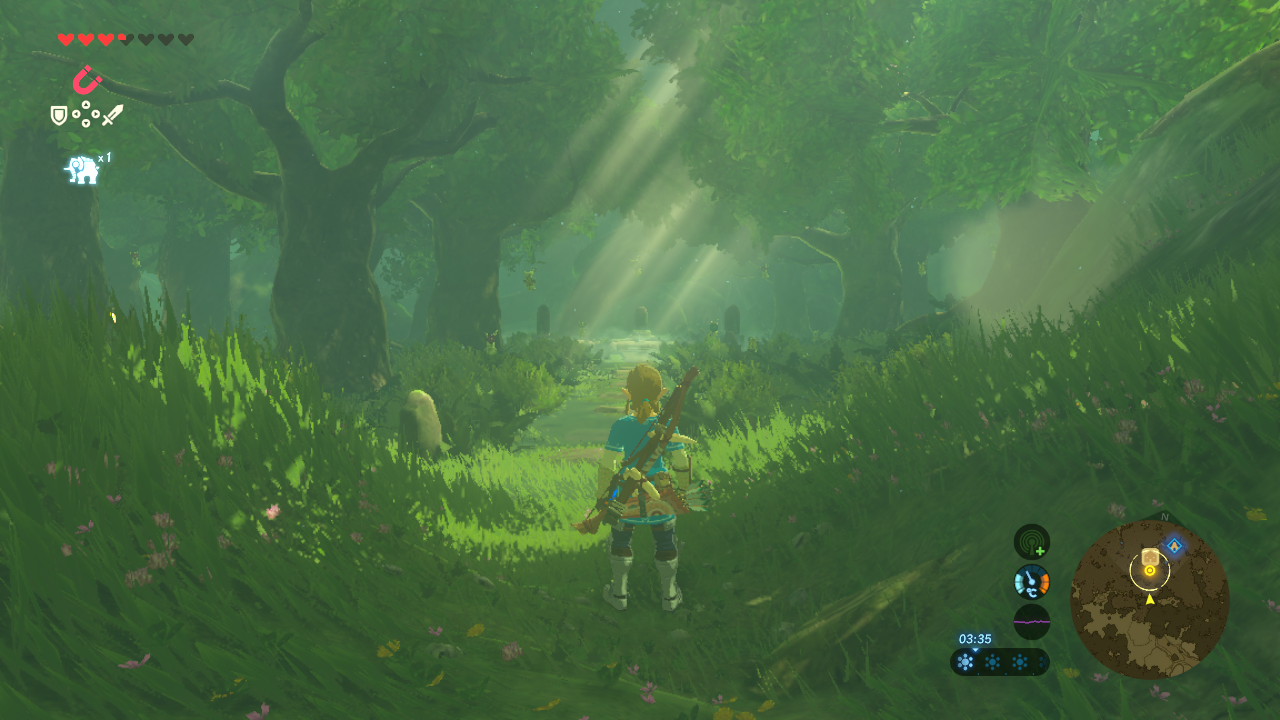The image size is (1280, 720).
Task: Select the red Magnesis rune icon
Action: pos(87,79)
